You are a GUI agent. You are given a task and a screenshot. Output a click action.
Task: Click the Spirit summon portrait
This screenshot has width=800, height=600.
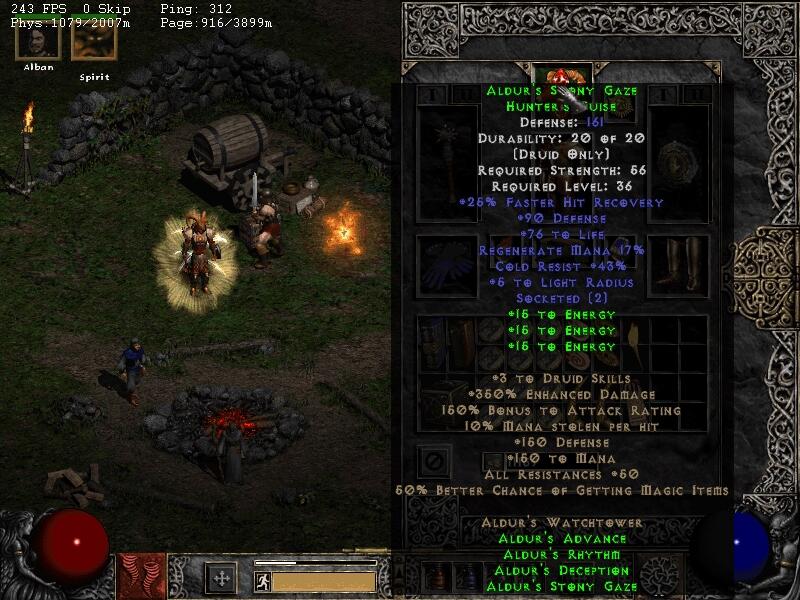pos(93,42)
